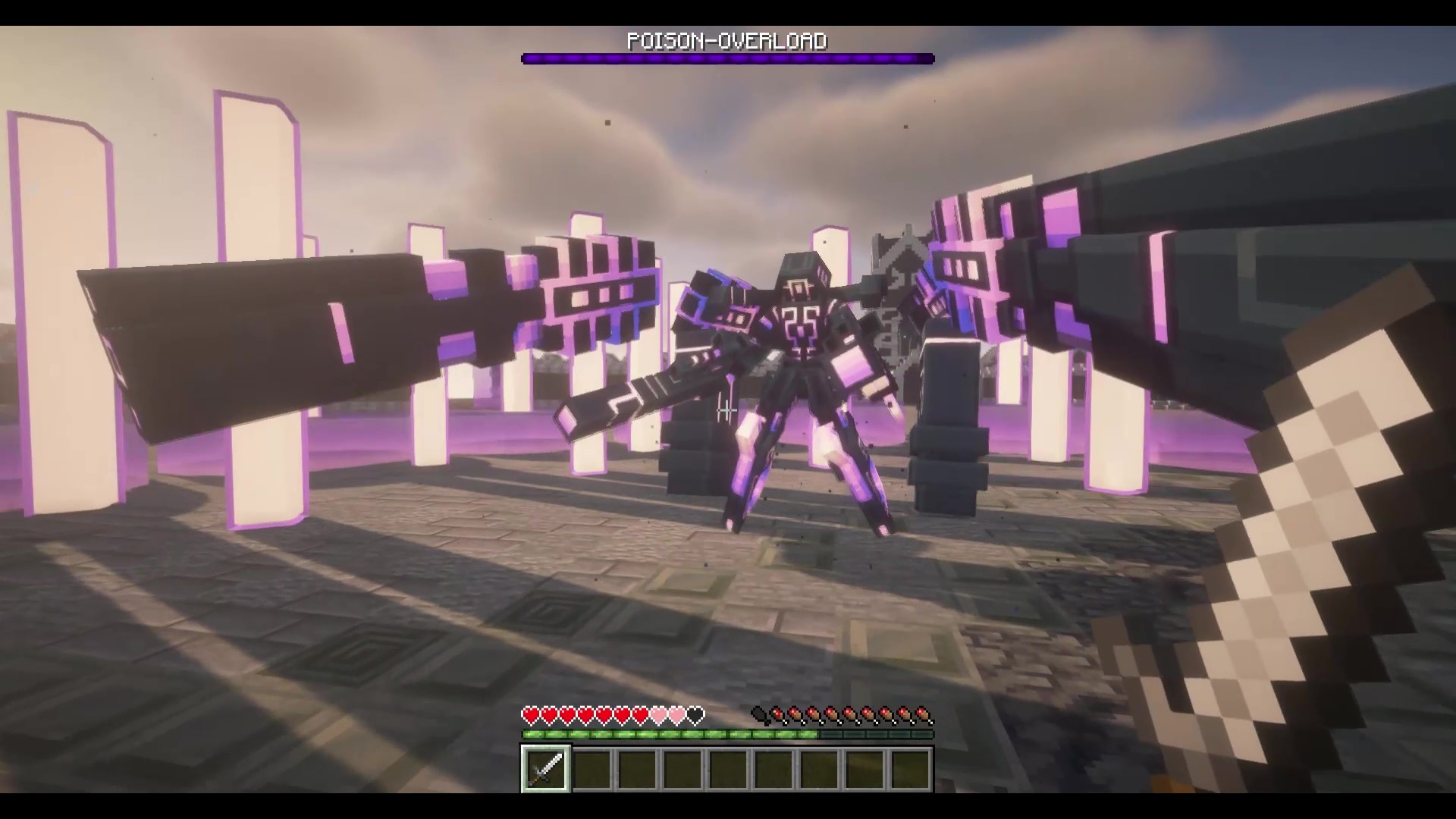
Task: Click the purple boss health bar
Action: click(x=726, y=58)
